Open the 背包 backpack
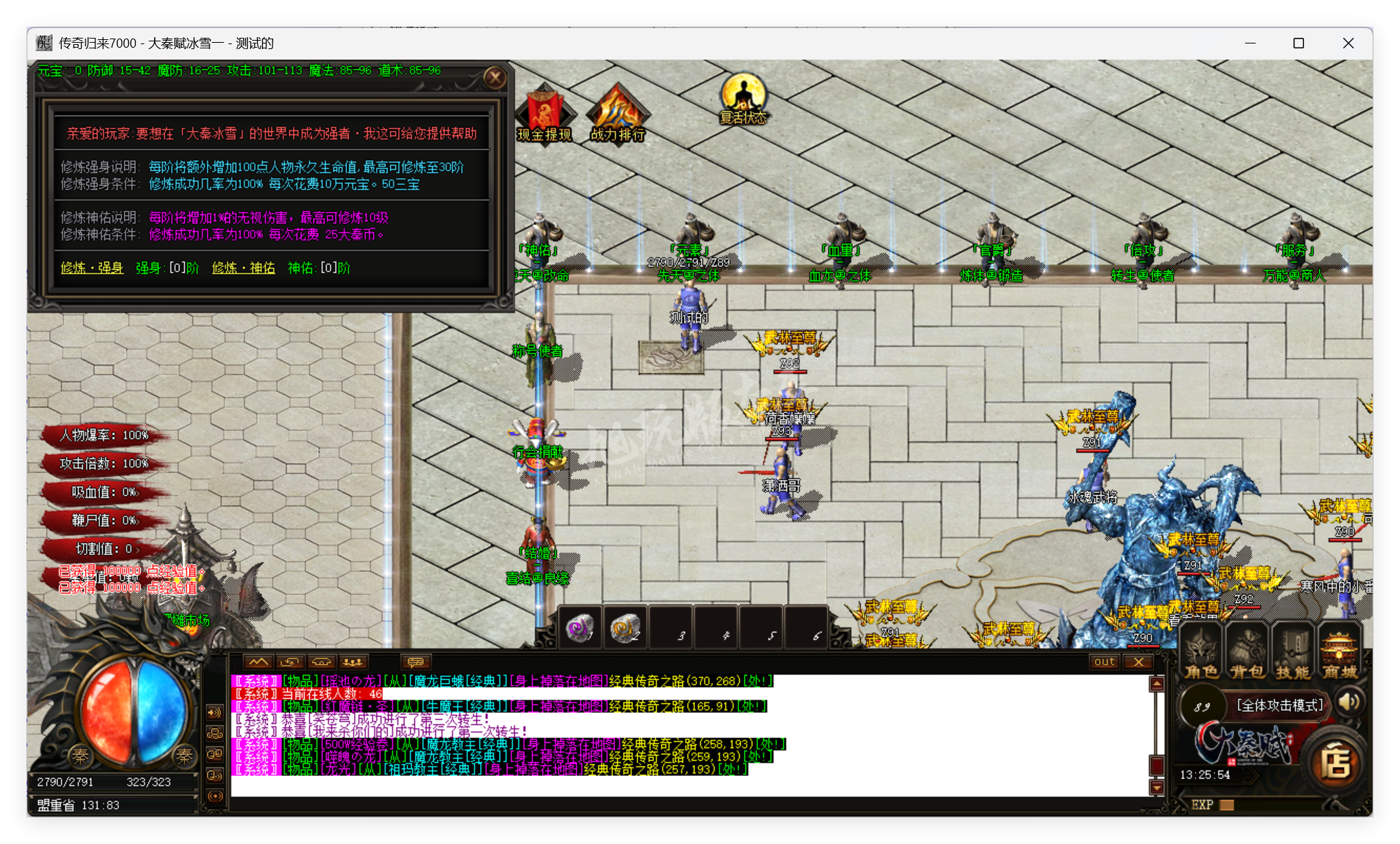The height and width of the screenshot is (844, 1400). click(x=1247, y=653)
